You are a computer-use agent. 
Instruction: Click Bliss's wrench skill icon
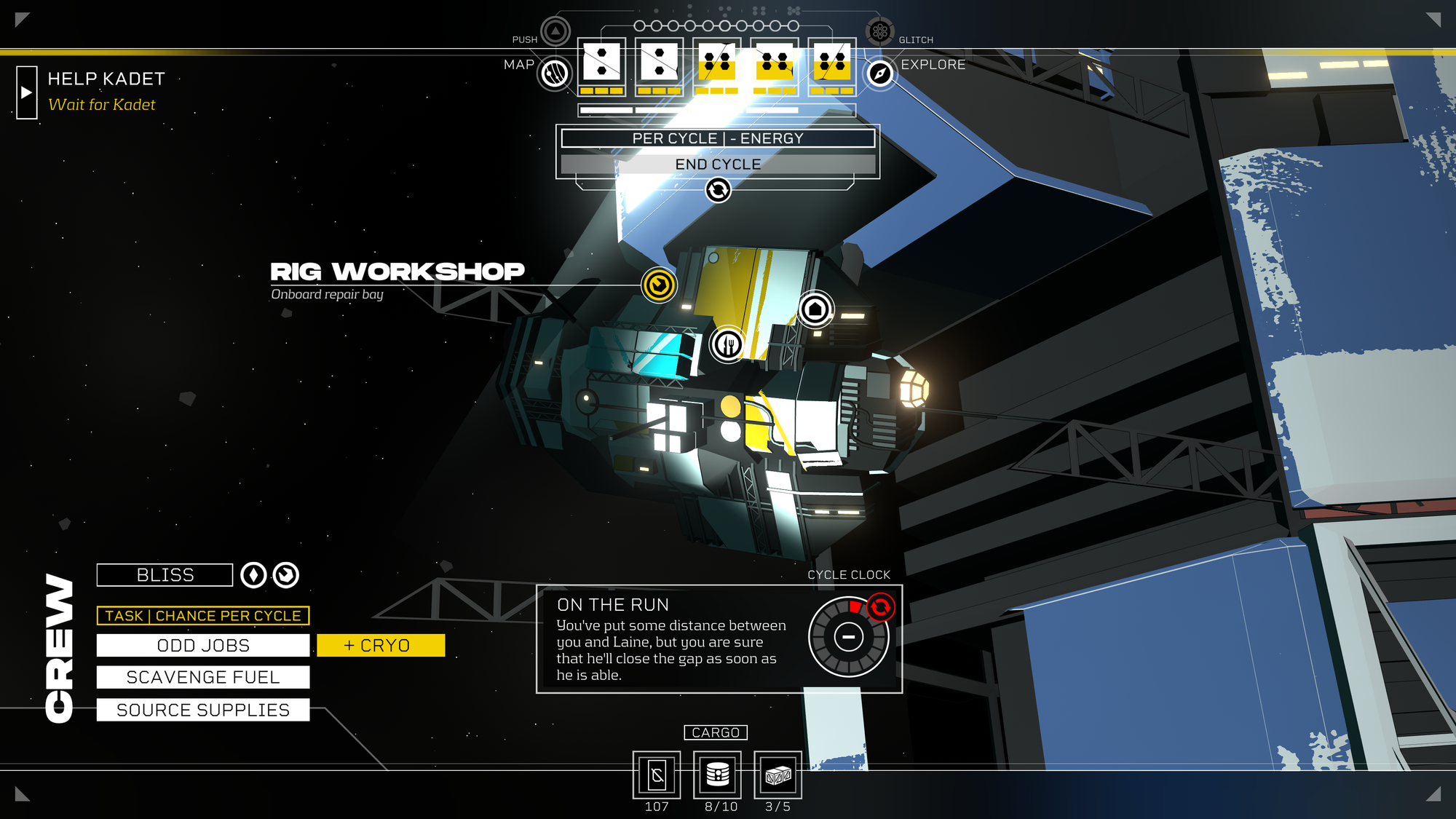pyautogui.click(x=287, y=574)
